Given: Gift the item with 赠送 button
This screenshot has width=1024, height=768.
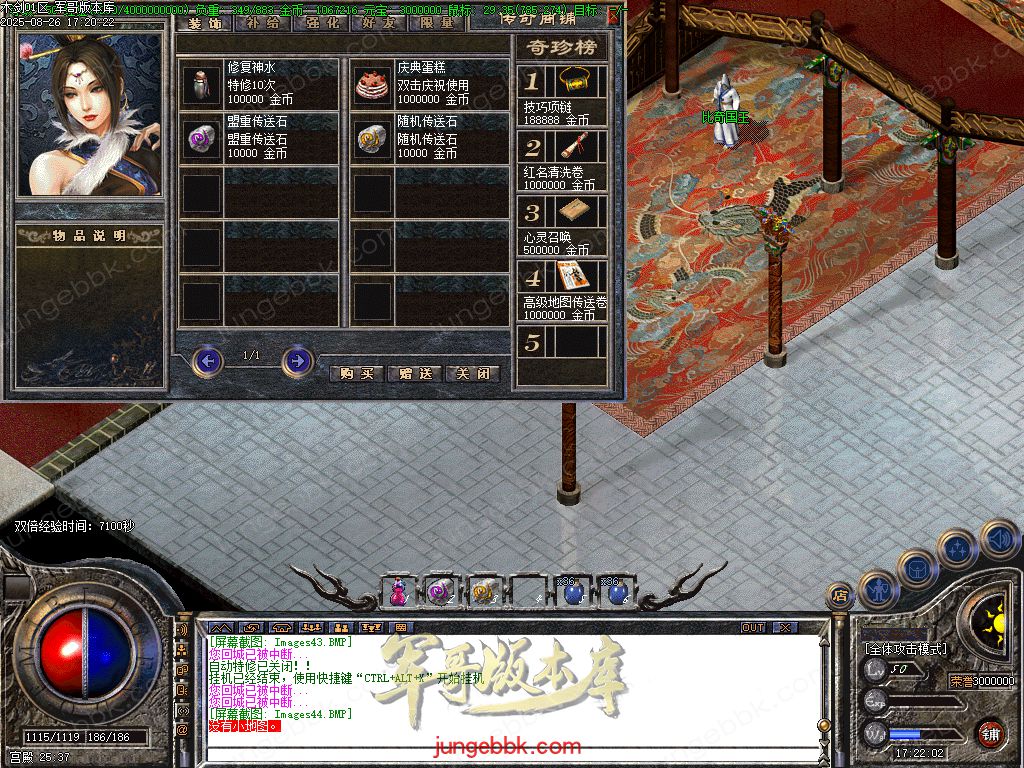Looking at the screenshot, I should pos(414,373).
